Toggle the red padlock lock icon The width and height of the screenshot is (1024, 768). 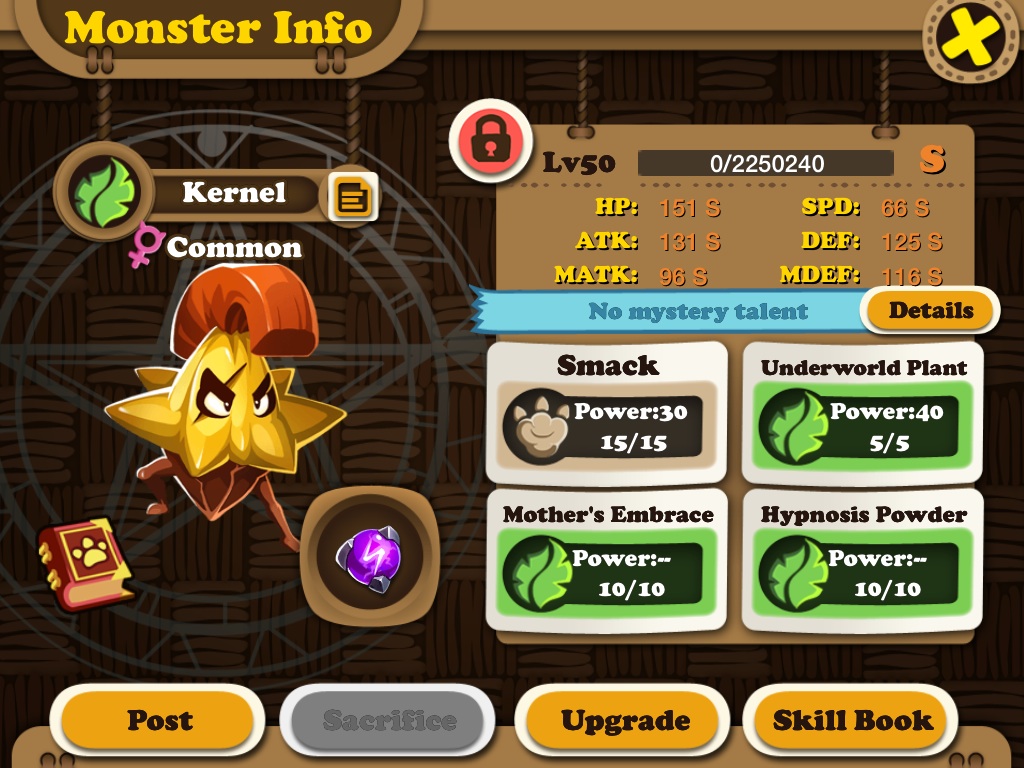click(x=489, y=140)
